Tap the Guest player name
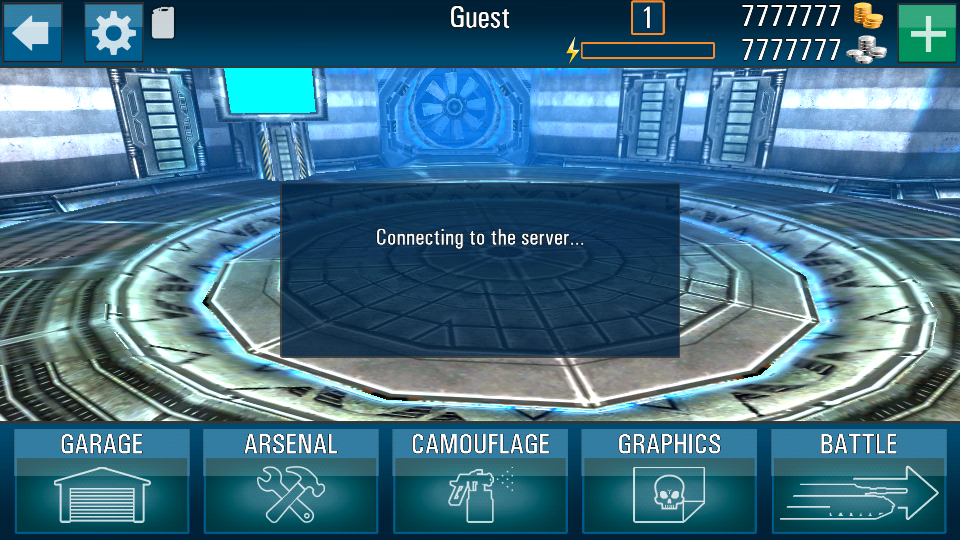Screen dimensions: 960x540 (x=480, y=18)
